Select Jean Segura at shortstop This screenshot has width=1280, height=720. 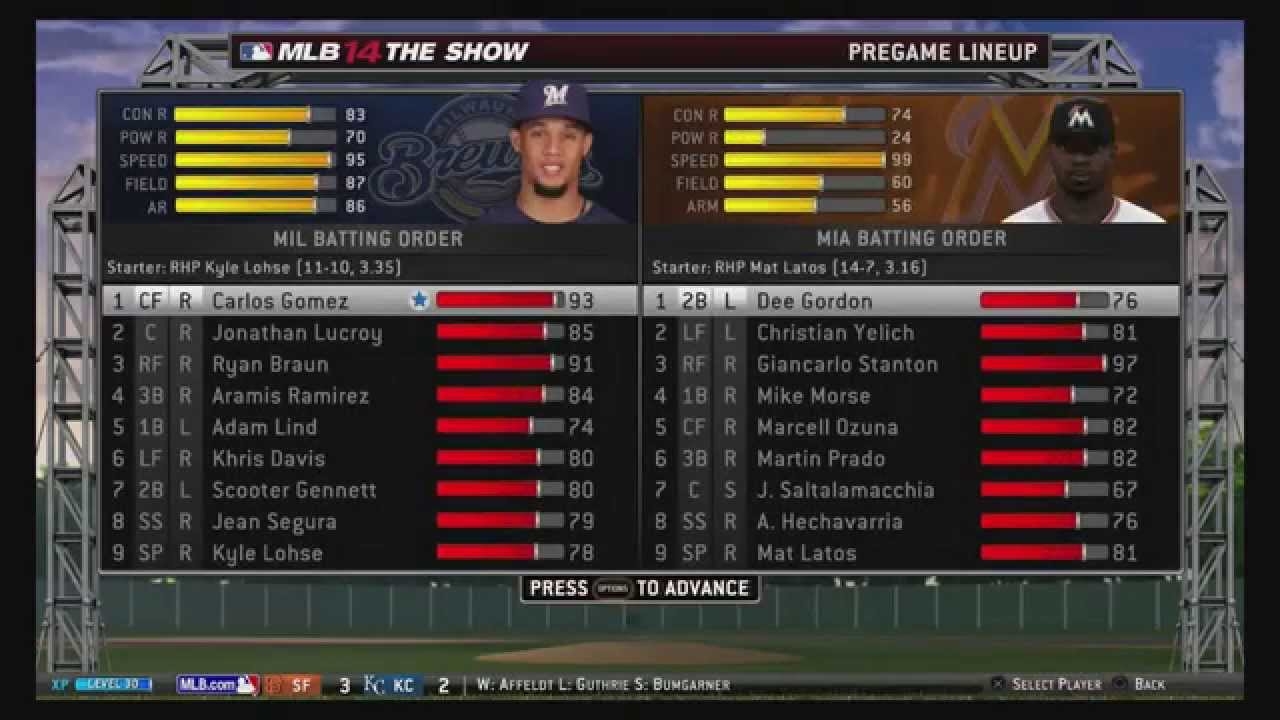click(274, 522)
